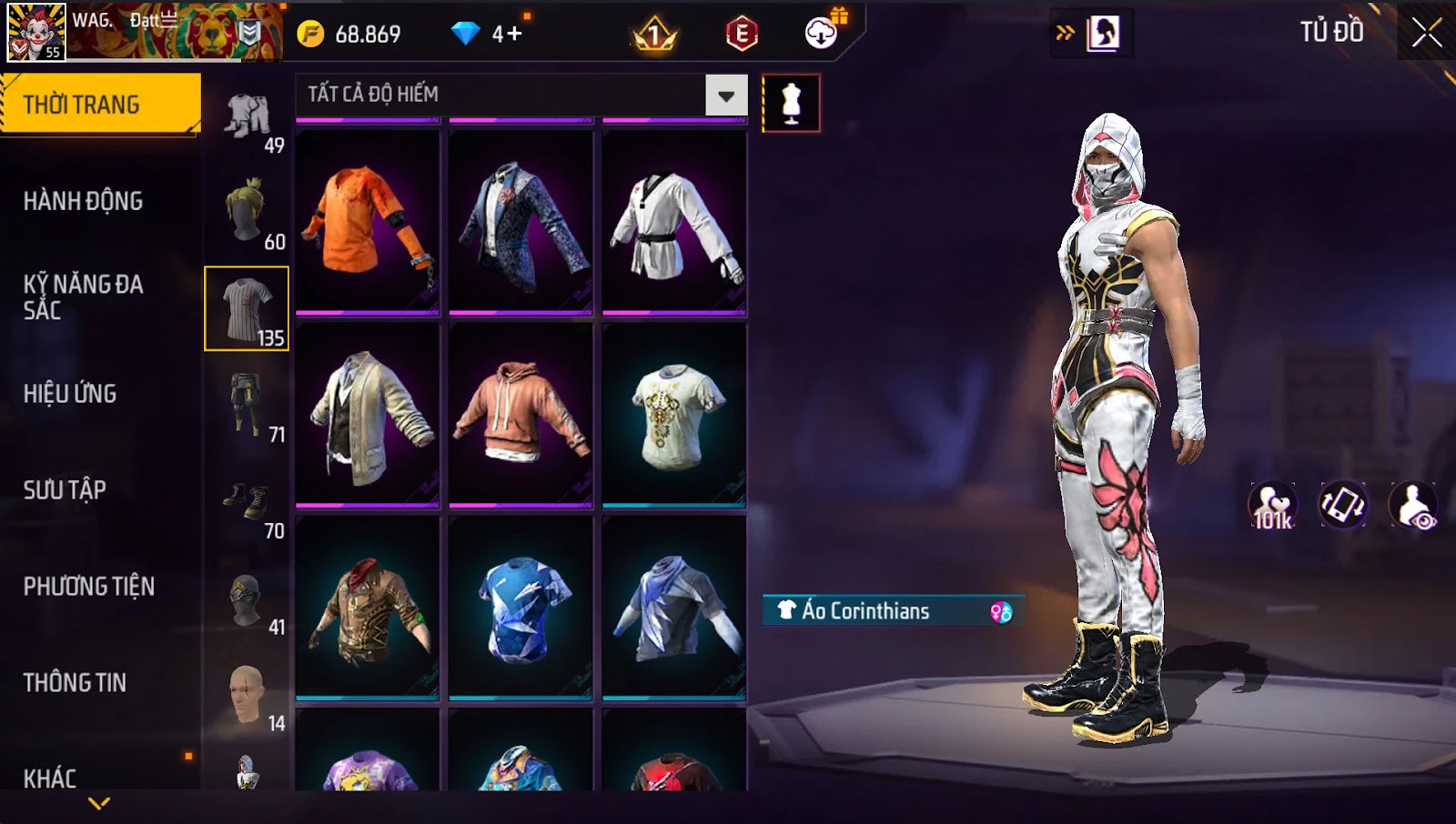The image size is (1456, 824).
Task: Click the white mannequin icon button
Action: tap(791, 104)
